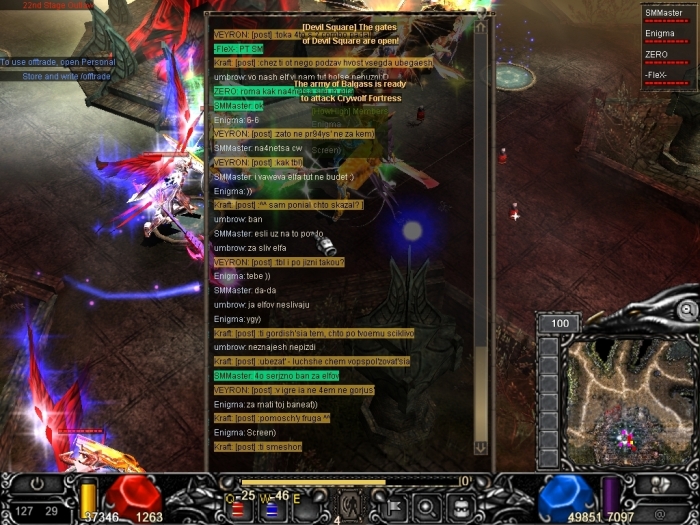Click the minimap's magnifier zoom button
700x525 pixels.
pyautogui.click(x=686, y=311)
